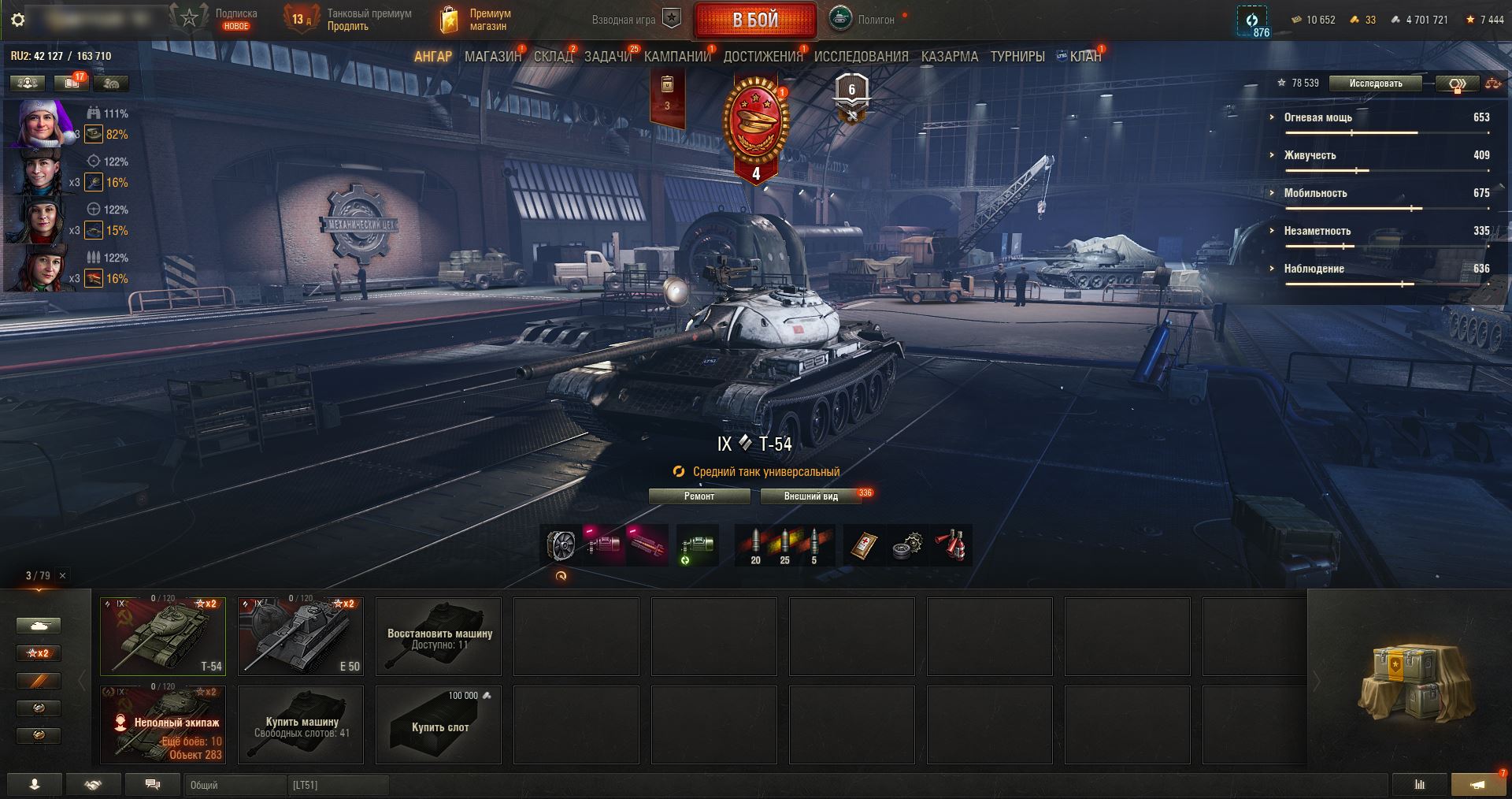Open the ИССЛЕДОВАНИЯ tab
The image size is (1512, 799).
[x=861, y=57]
